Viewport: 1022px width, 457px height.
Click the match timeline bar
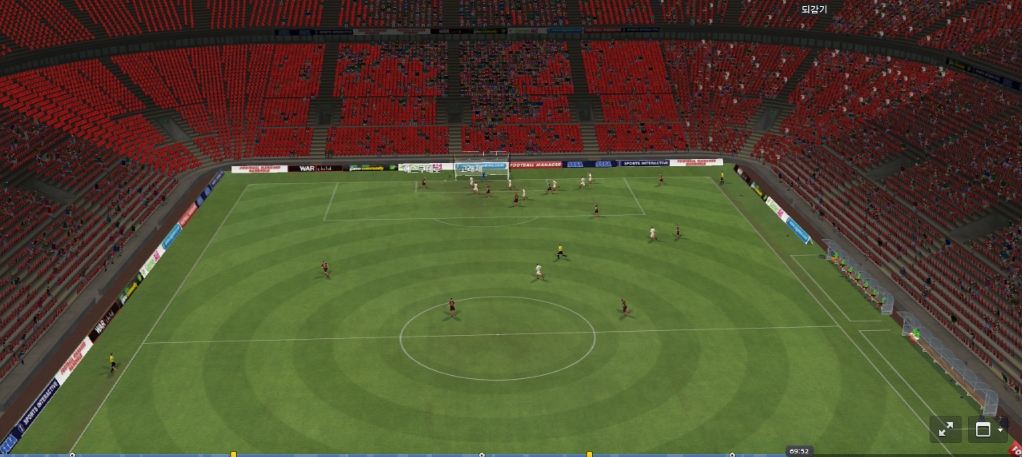tap(400, 454)
